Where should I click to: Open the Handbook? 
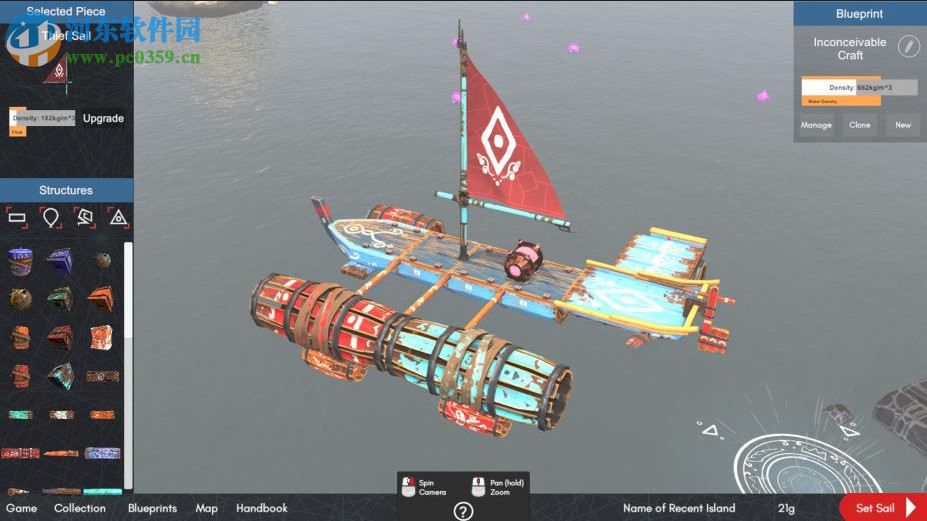(262, 508)
